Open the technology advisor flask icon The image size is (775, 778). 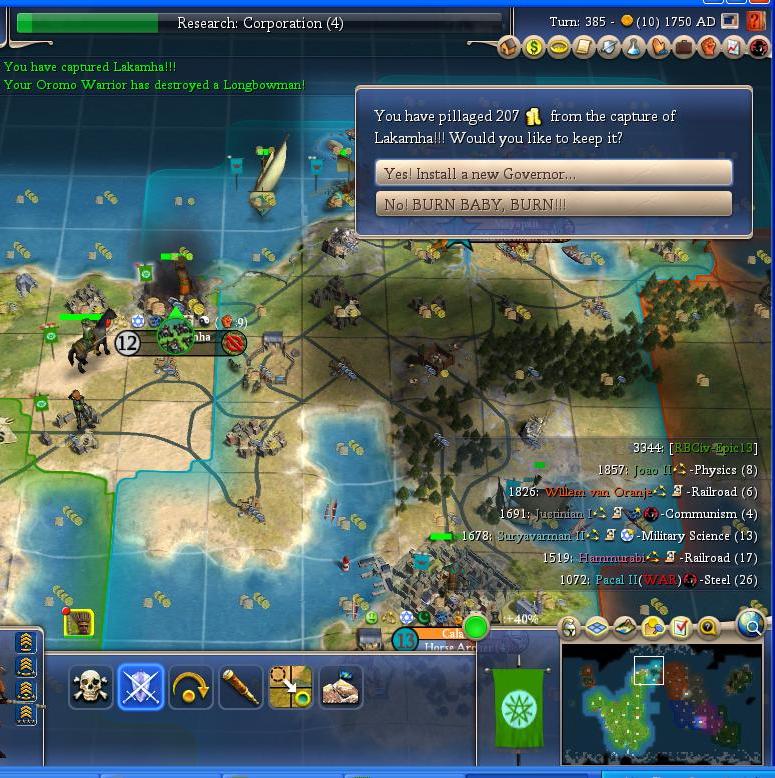(x=634, y=47)
